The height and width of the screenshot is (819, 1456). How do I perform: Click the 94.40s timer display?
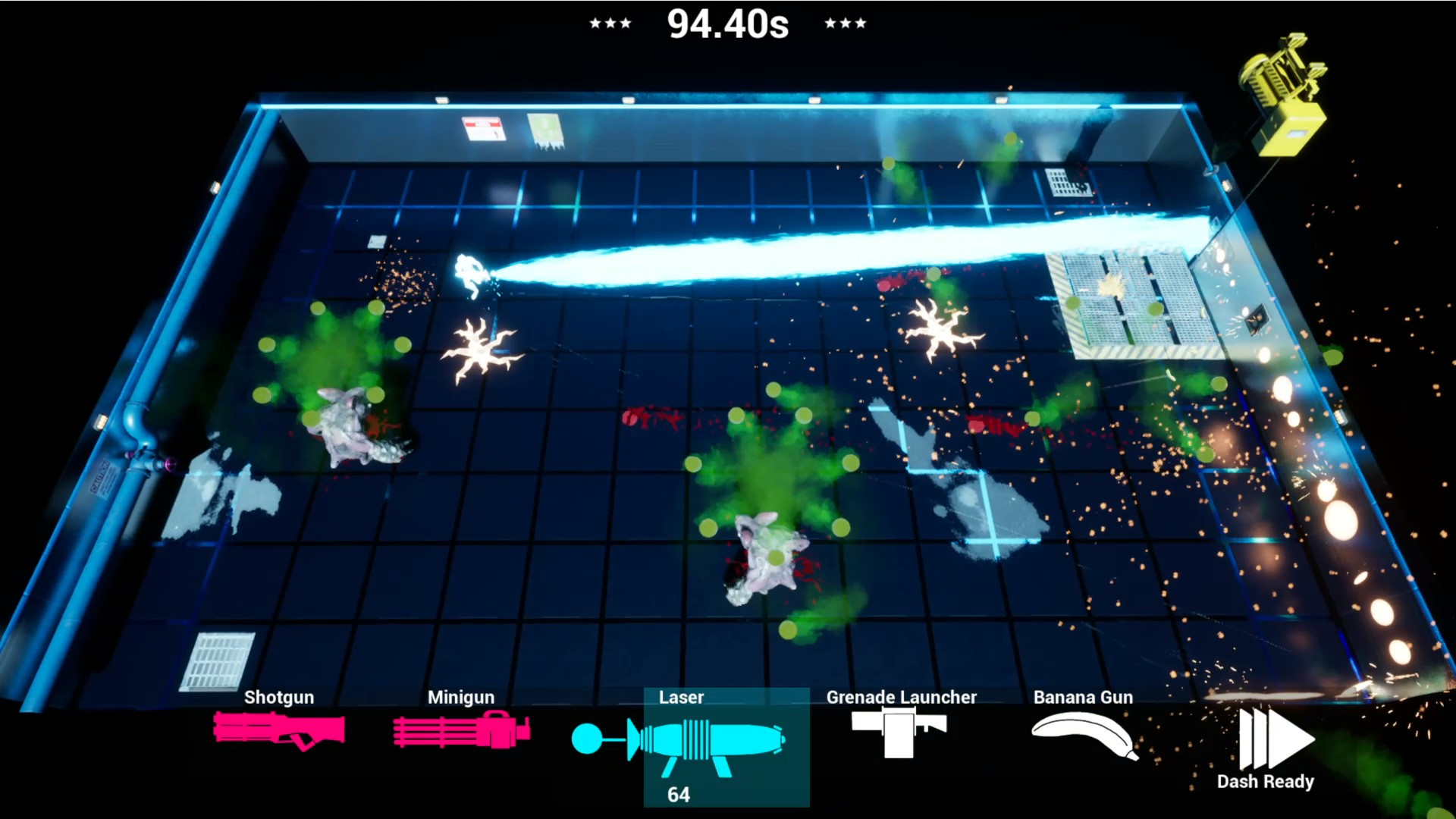(726, 23)
